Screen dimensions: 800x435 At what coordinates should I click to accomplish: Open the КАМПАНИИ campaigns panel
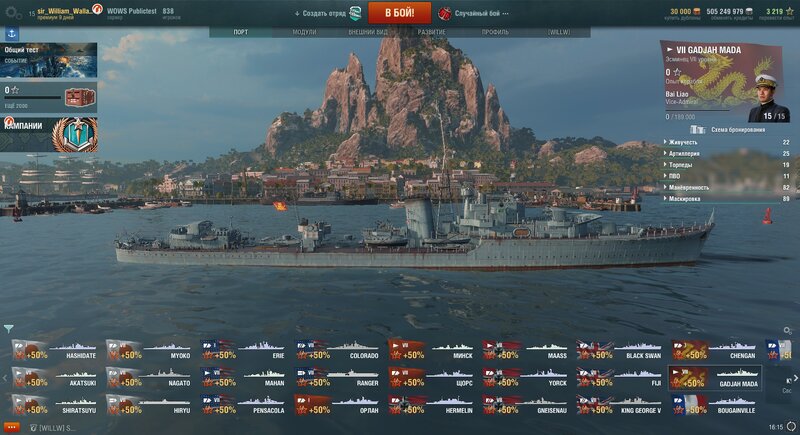point(49,133)
